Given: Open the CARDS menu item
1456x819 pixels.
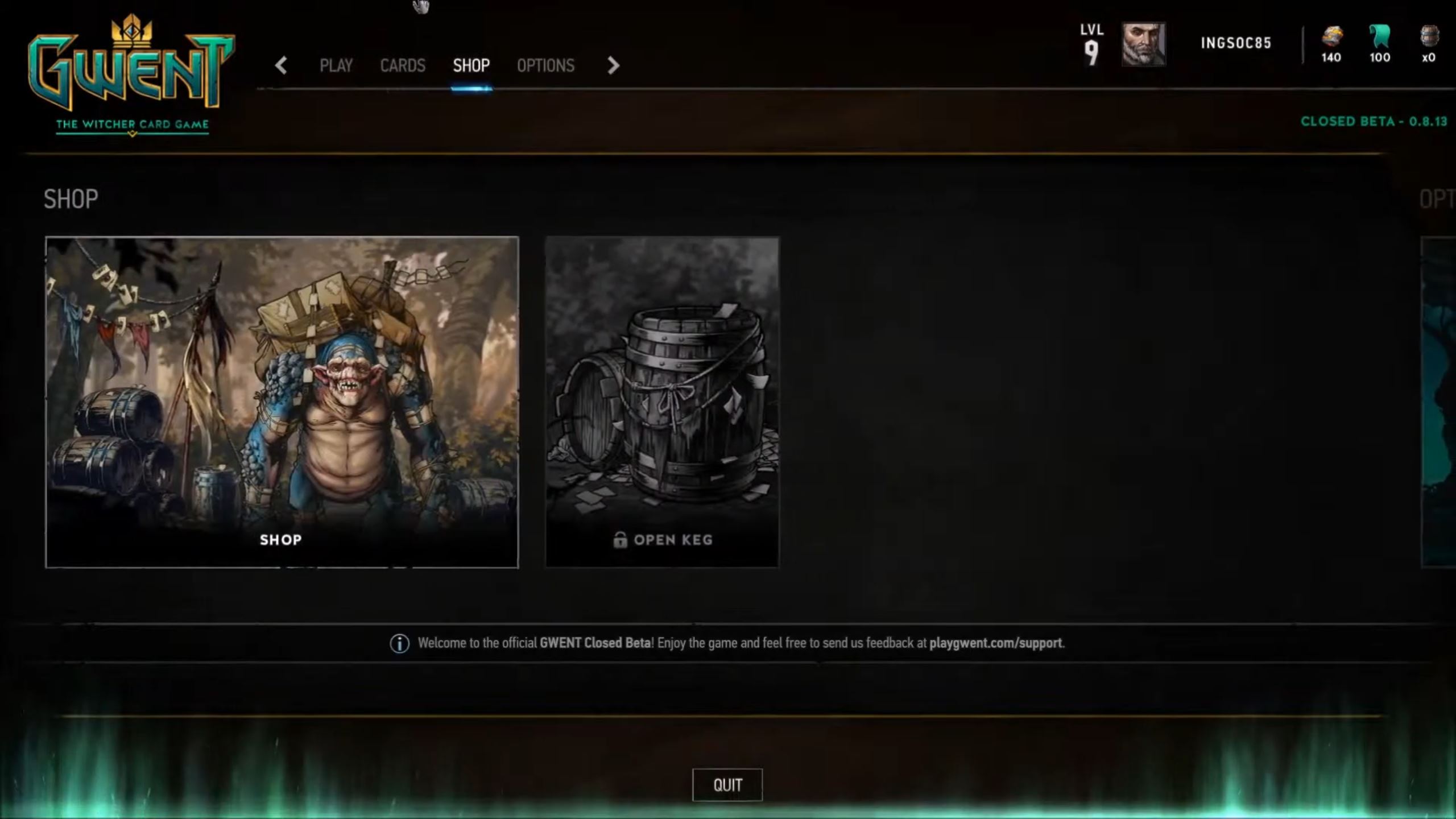Looking at the screenshot, I should (x=403, y=66).
